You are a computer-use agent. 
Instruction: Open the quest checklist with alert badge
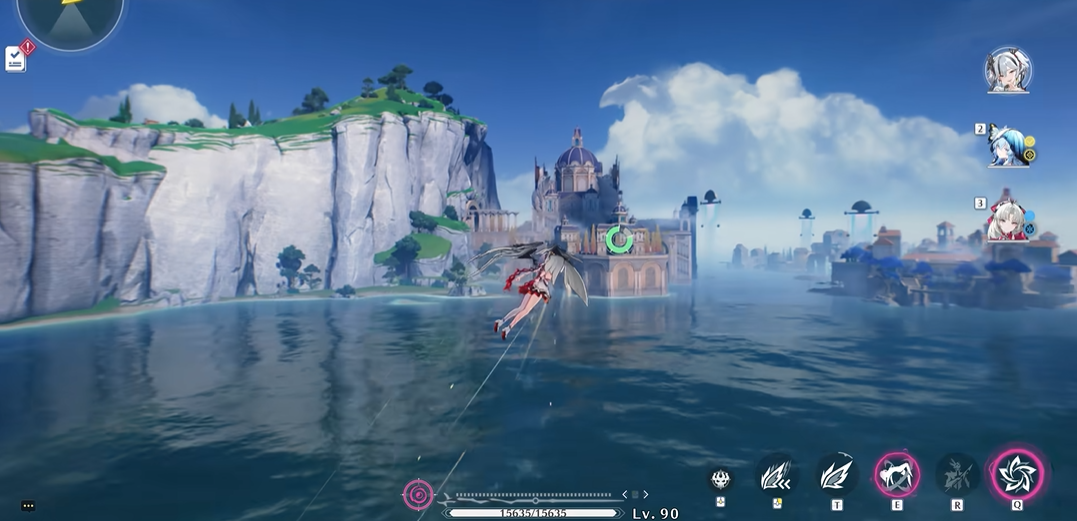point(16,58)
